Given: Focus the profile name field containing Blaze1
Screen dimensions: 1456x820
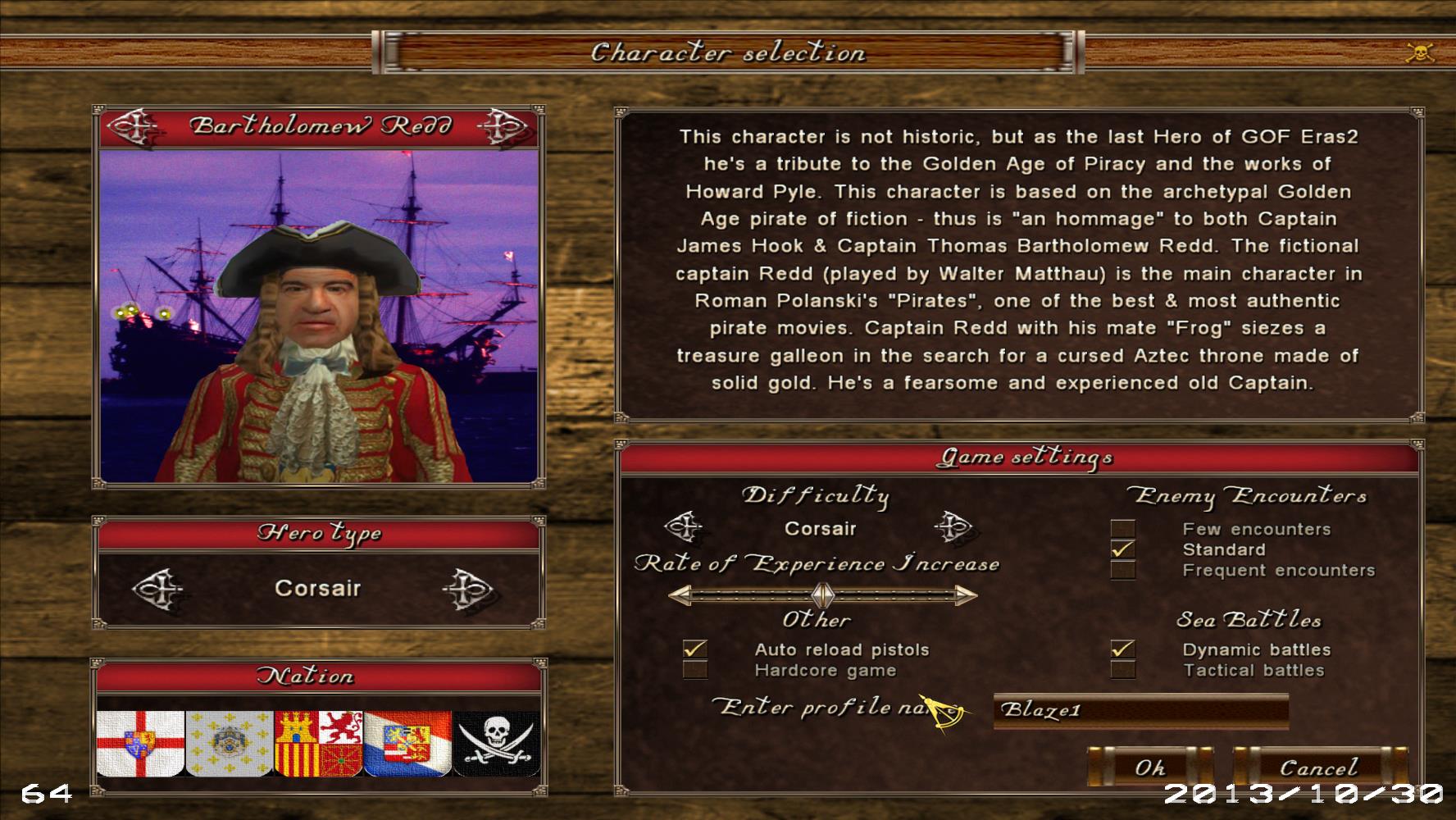Looking at the screenshot, I should (x=1140, y=710).
